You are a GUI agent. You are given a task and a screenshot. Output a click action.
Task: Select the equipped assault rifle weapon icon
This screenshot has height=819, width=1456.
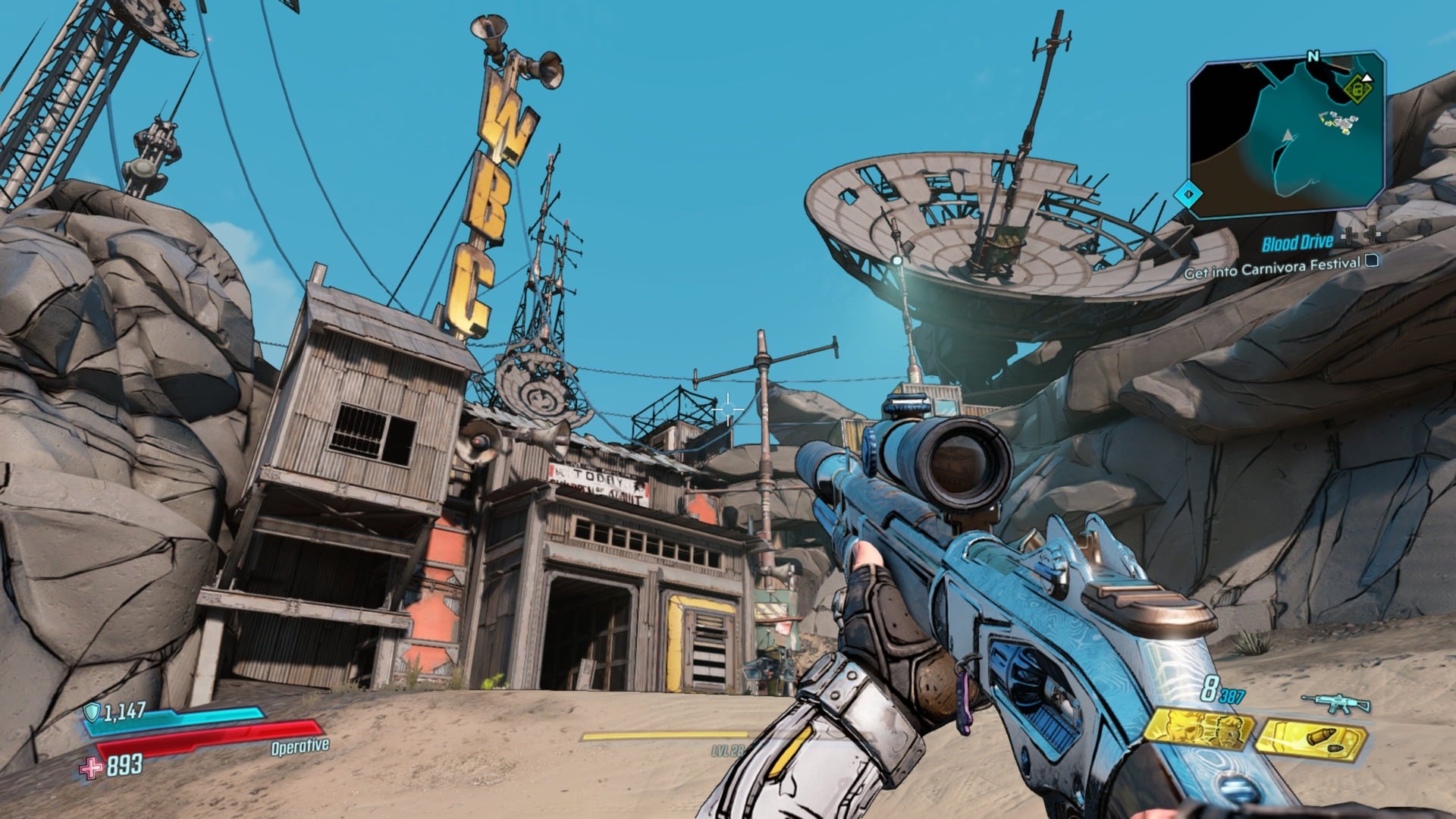[x=1335, y=704]
